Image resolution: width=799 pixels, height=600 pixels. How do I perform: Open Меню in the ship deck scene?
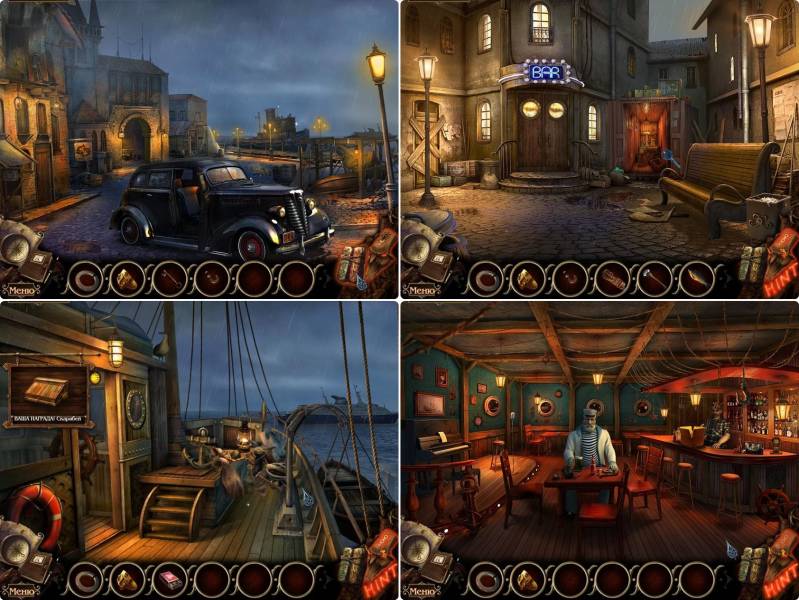click(x=22, y=591)
